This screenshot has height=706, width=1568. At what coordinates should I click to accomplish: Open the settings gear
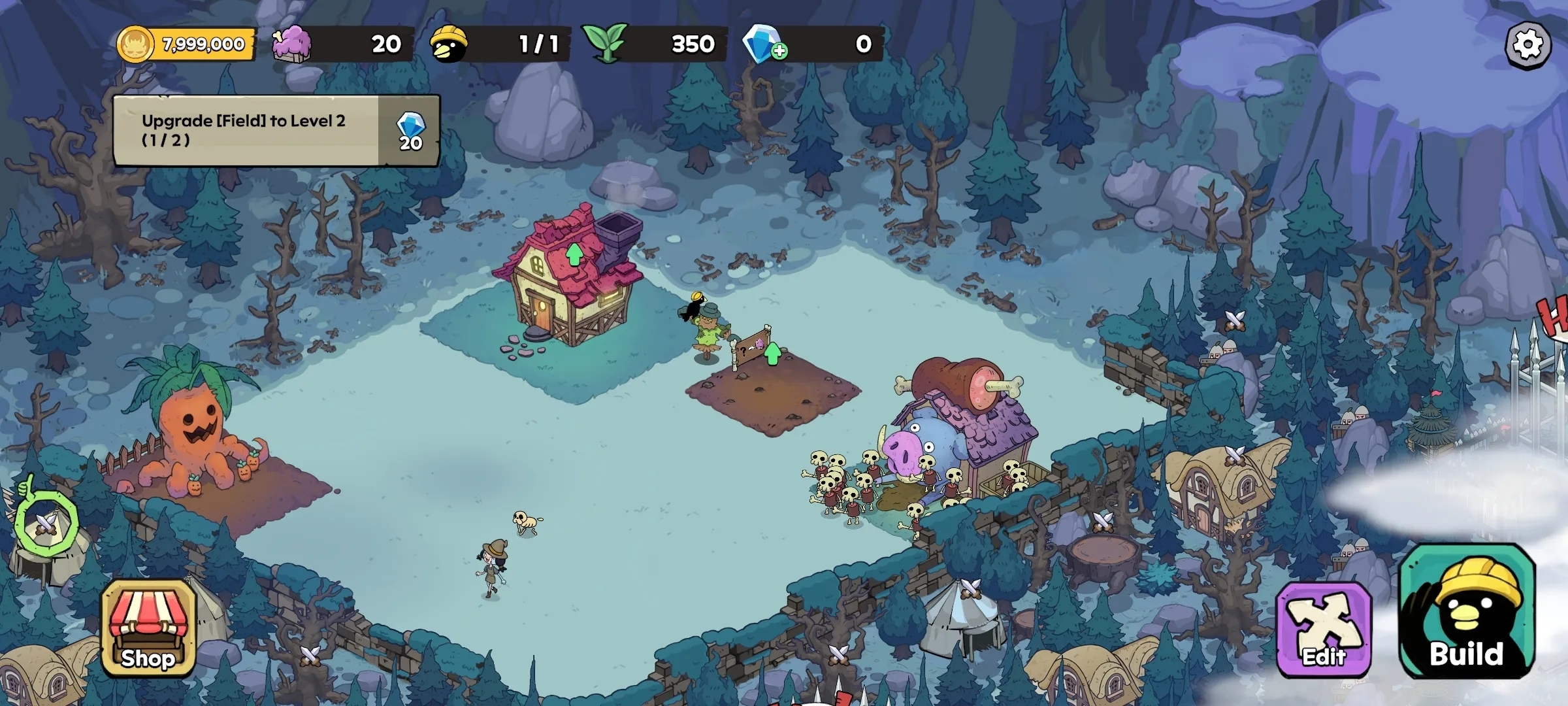click(x=1528, y=45)
